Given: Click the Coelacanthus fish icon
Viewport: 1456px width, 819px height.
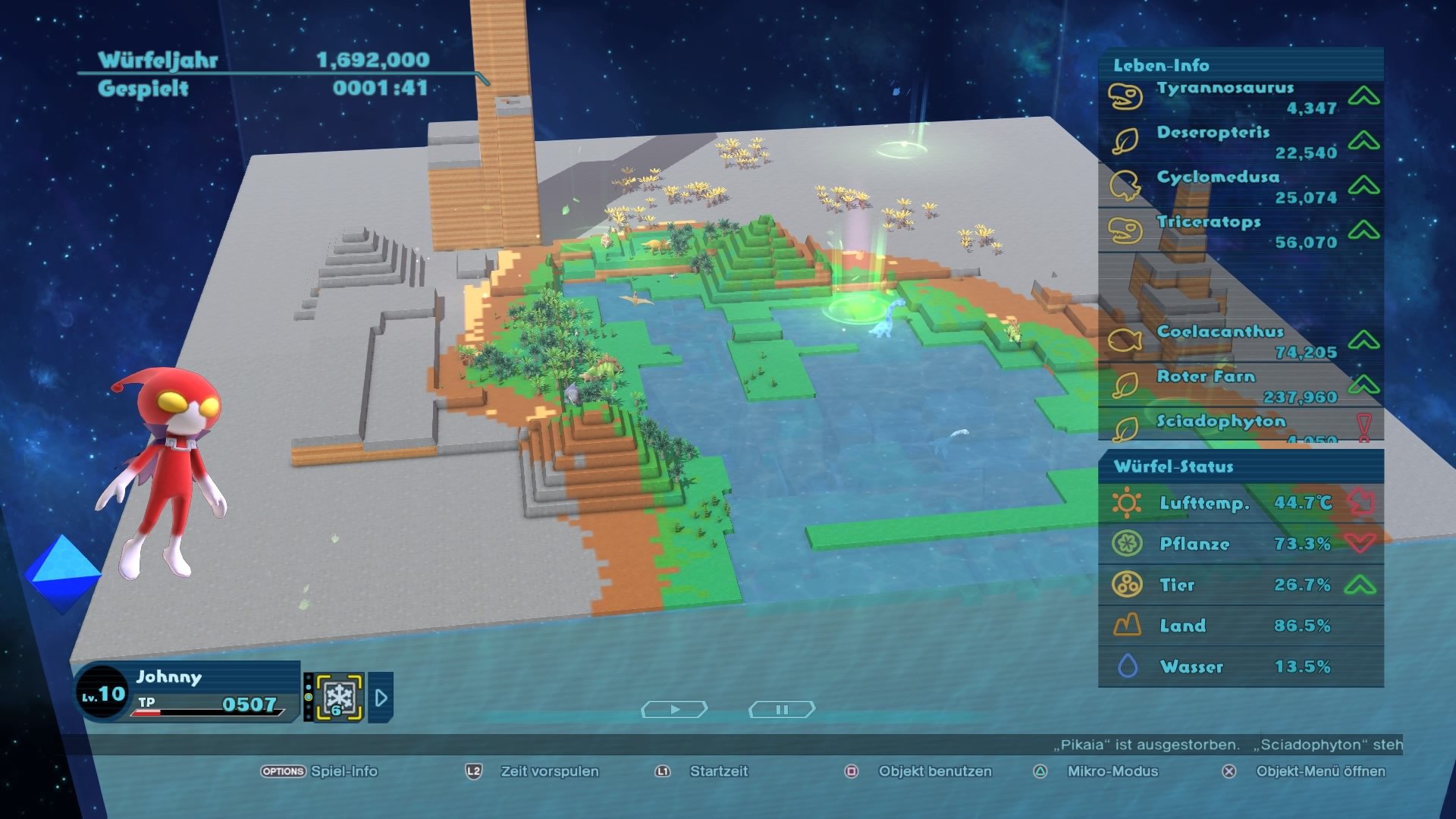Looking at the screenshot, I should coord(1125,340).
